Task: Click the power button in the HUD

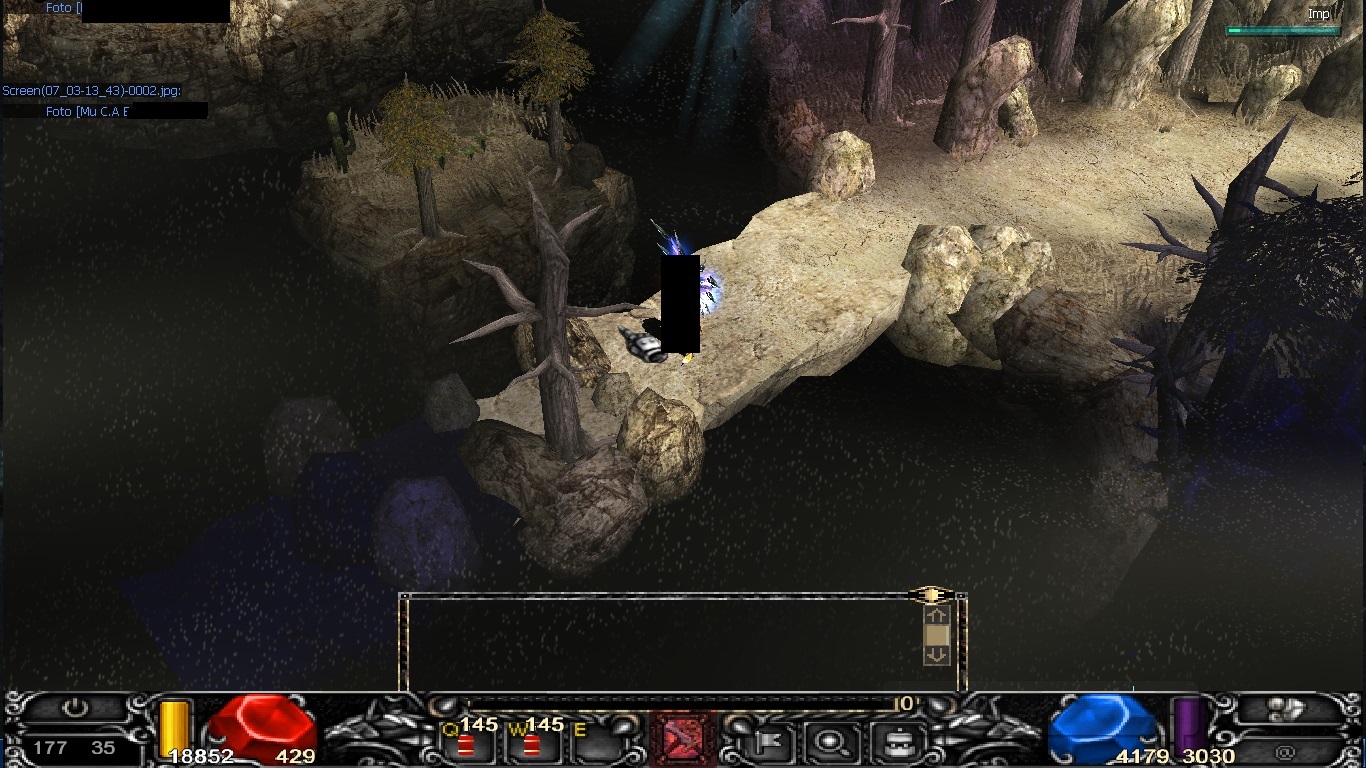Action: pos(76,709)
